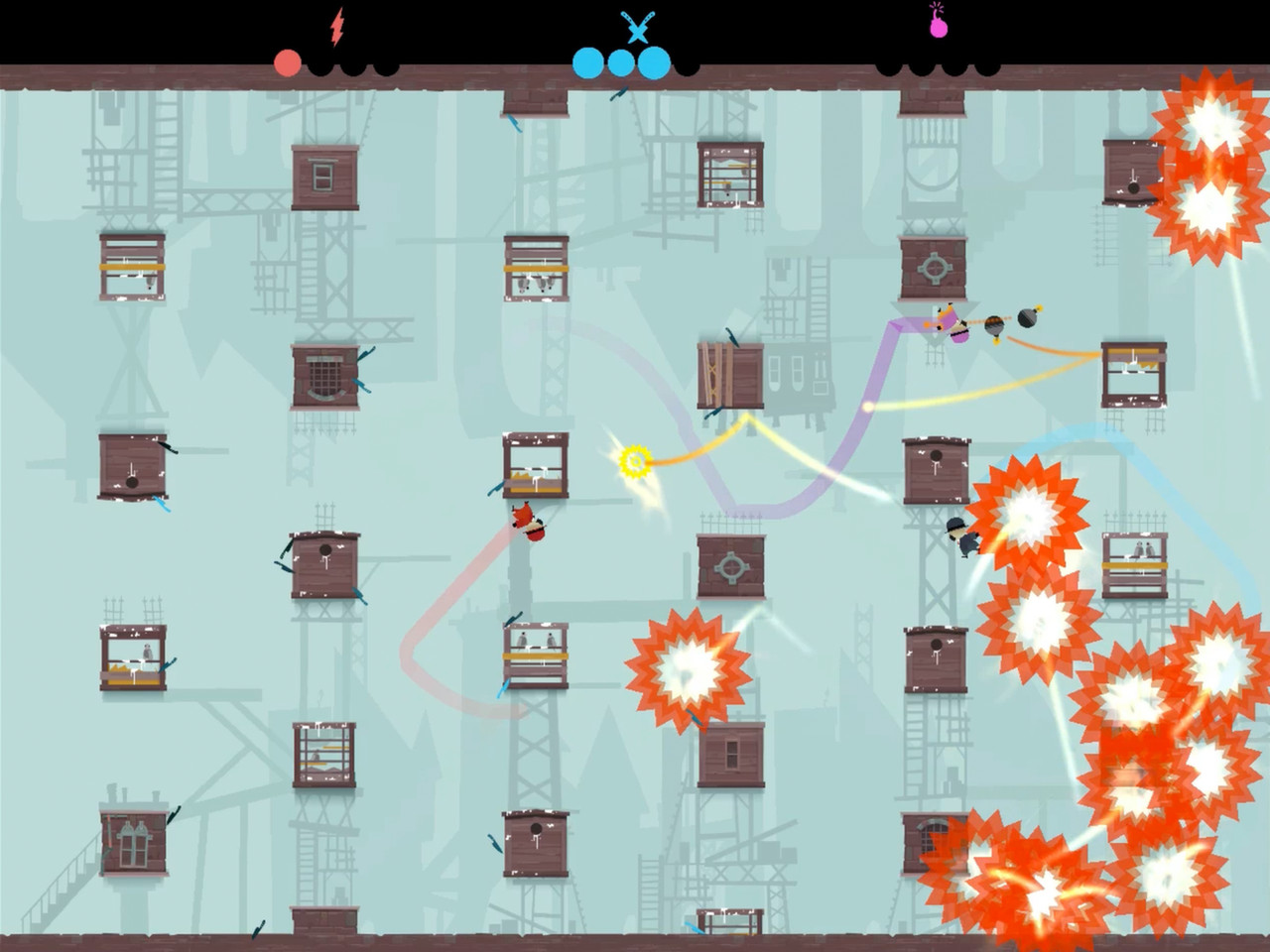Click the crosshair emblem on the center panel
1270x952 pixels.
pos(732,565)
